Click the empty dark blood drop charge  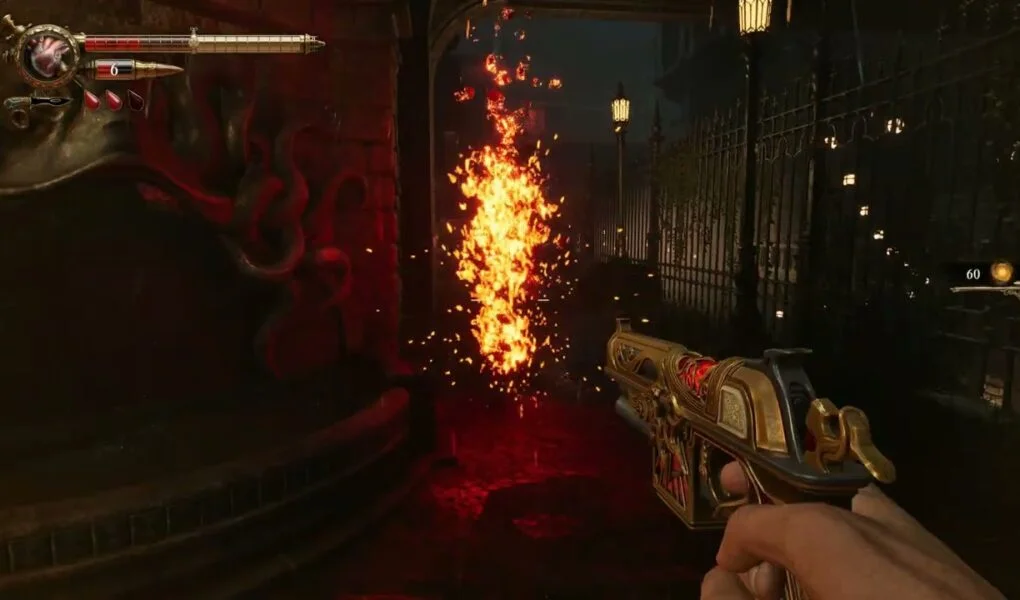136,100
